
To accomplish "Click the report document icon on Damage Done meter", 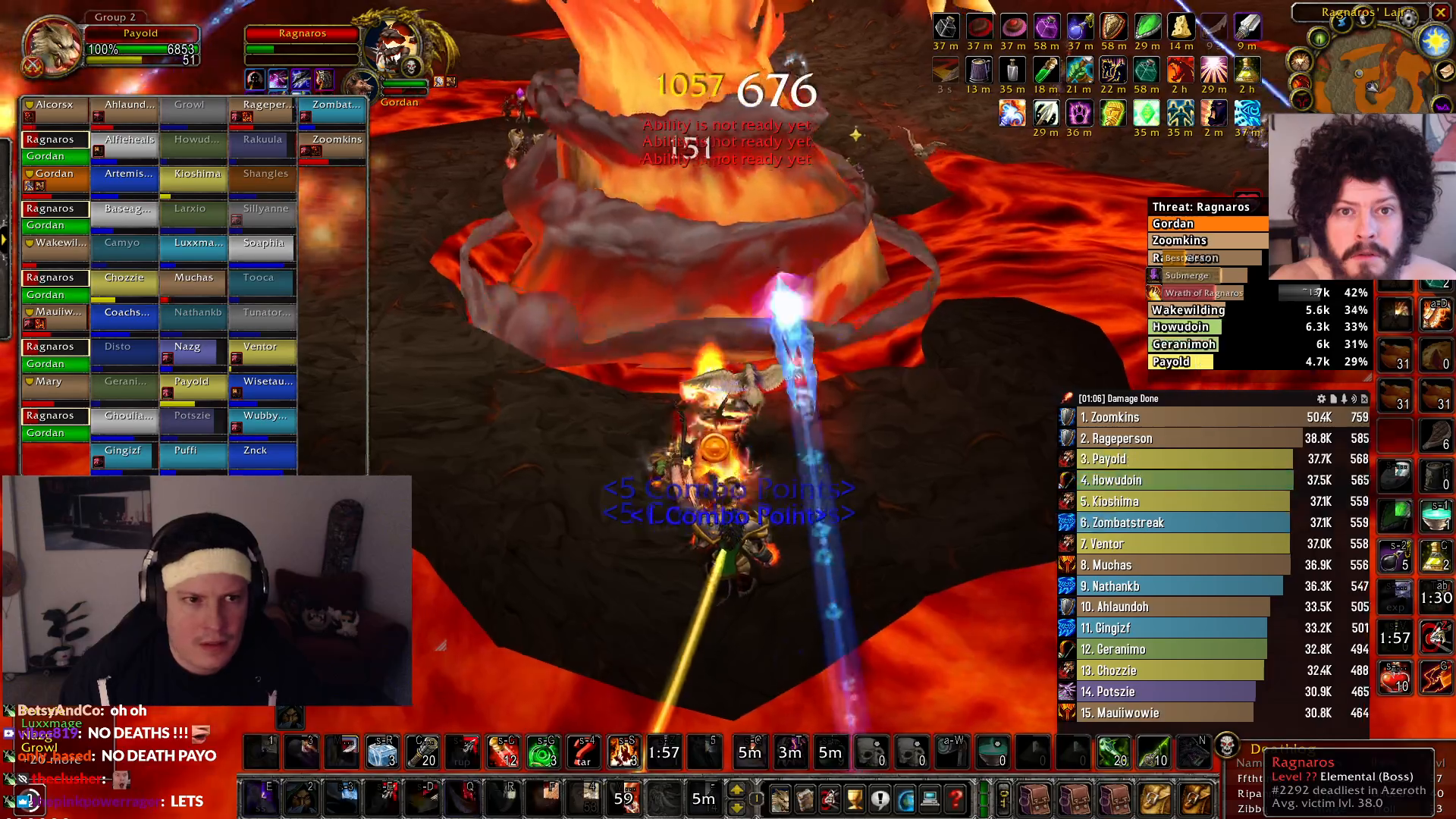I will coord(1332,398).
